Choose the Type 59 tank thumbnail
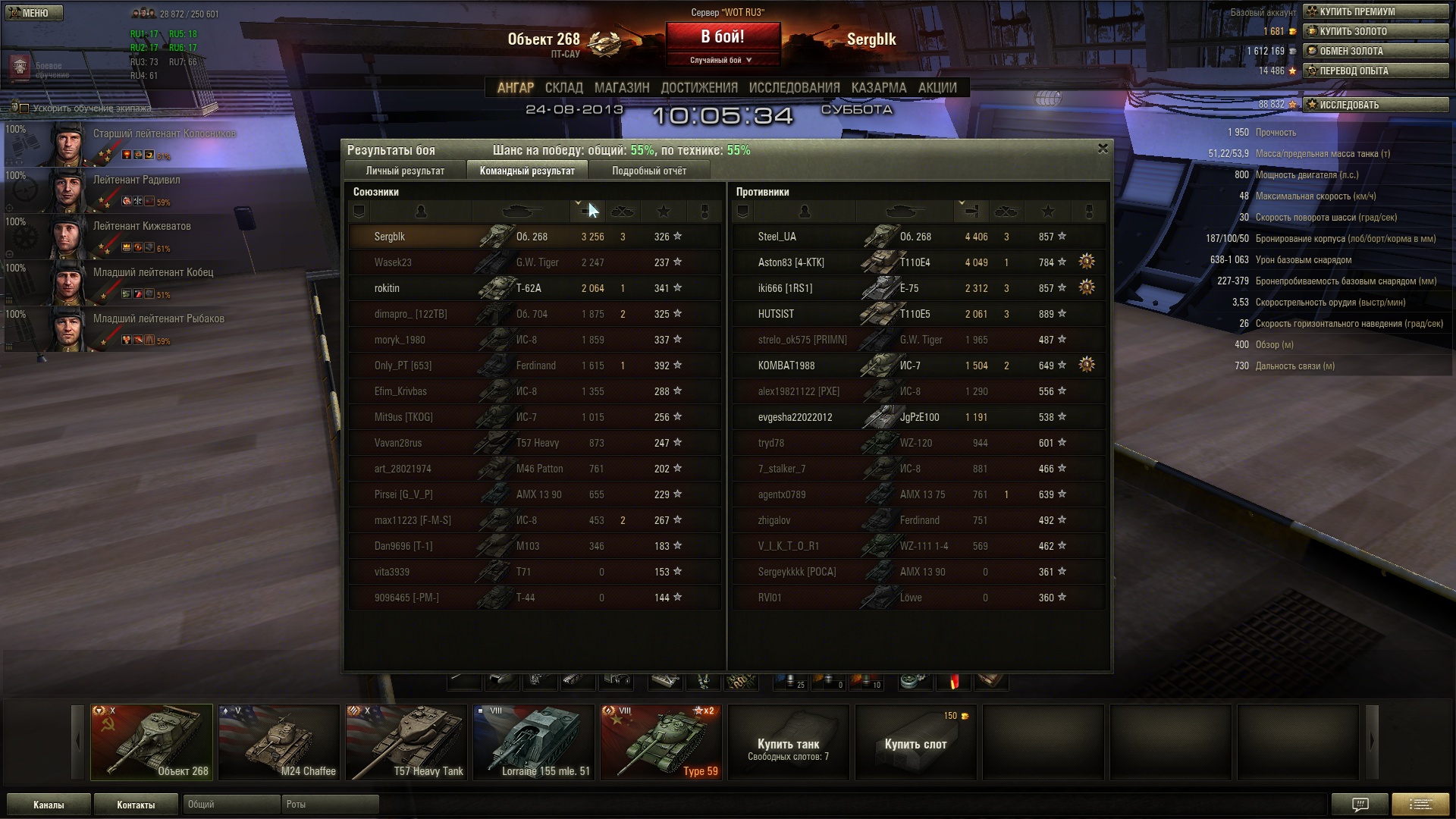 661,742
